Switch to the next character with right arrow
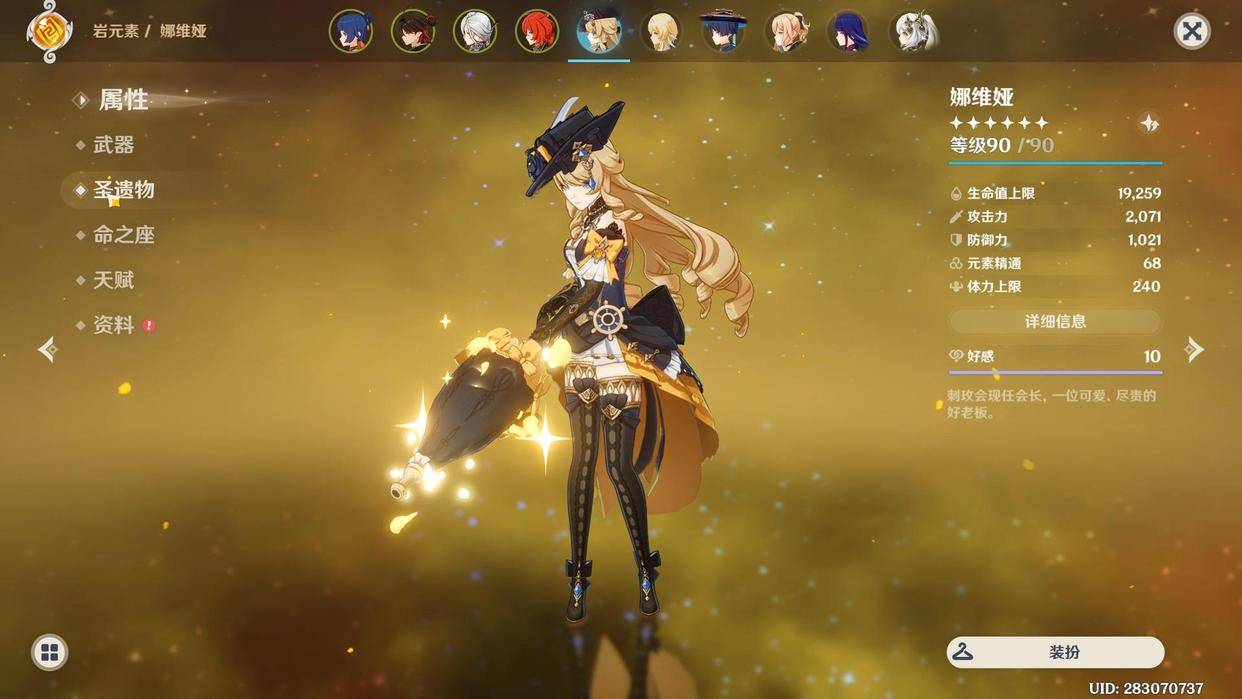Viewport: 1242px width, 699px height. pyautogui.click(x=1194, y=349)
